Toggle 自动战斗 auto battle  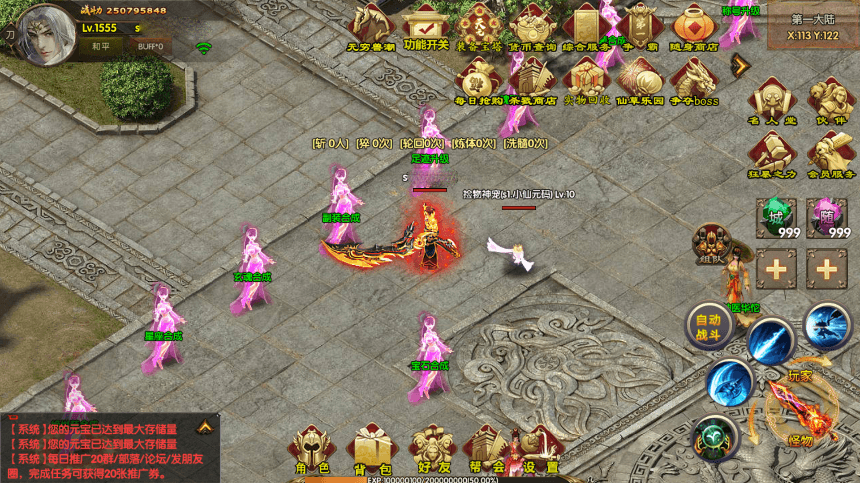(x=708, y=326)
